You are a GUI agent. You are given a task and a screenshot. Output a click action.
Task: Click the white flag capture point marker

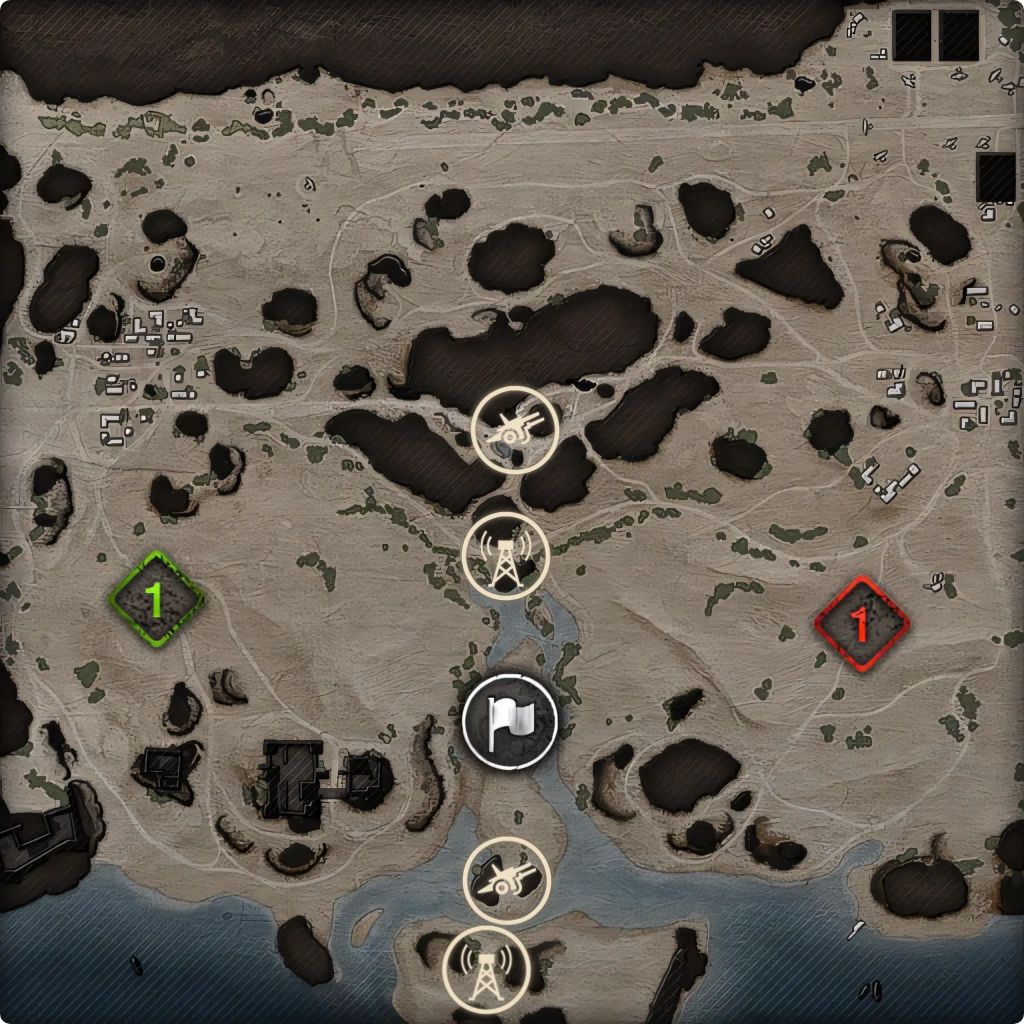[510, 720]
